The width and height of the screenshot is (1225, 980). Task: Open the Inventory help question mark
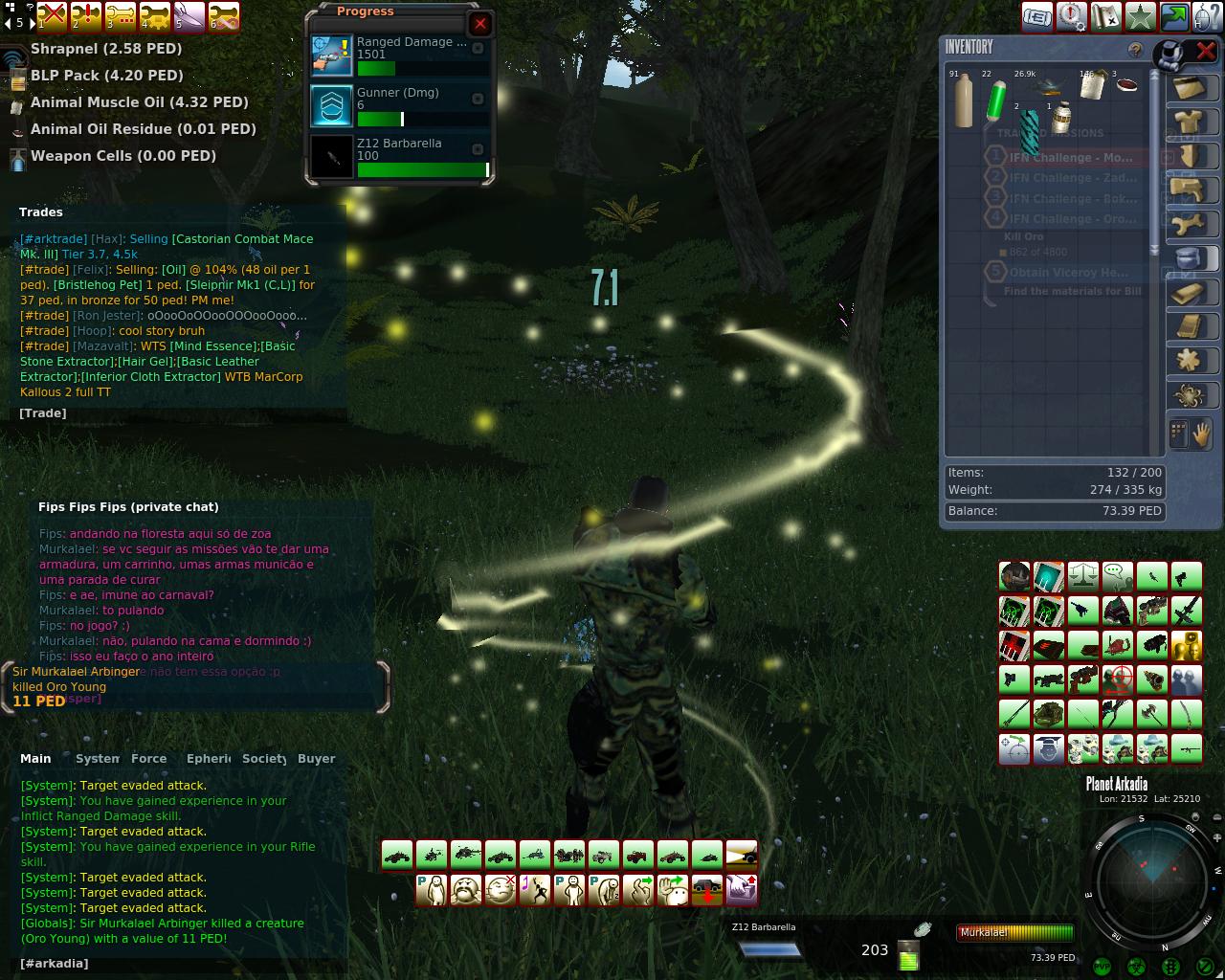click(x=1135, y=50)
